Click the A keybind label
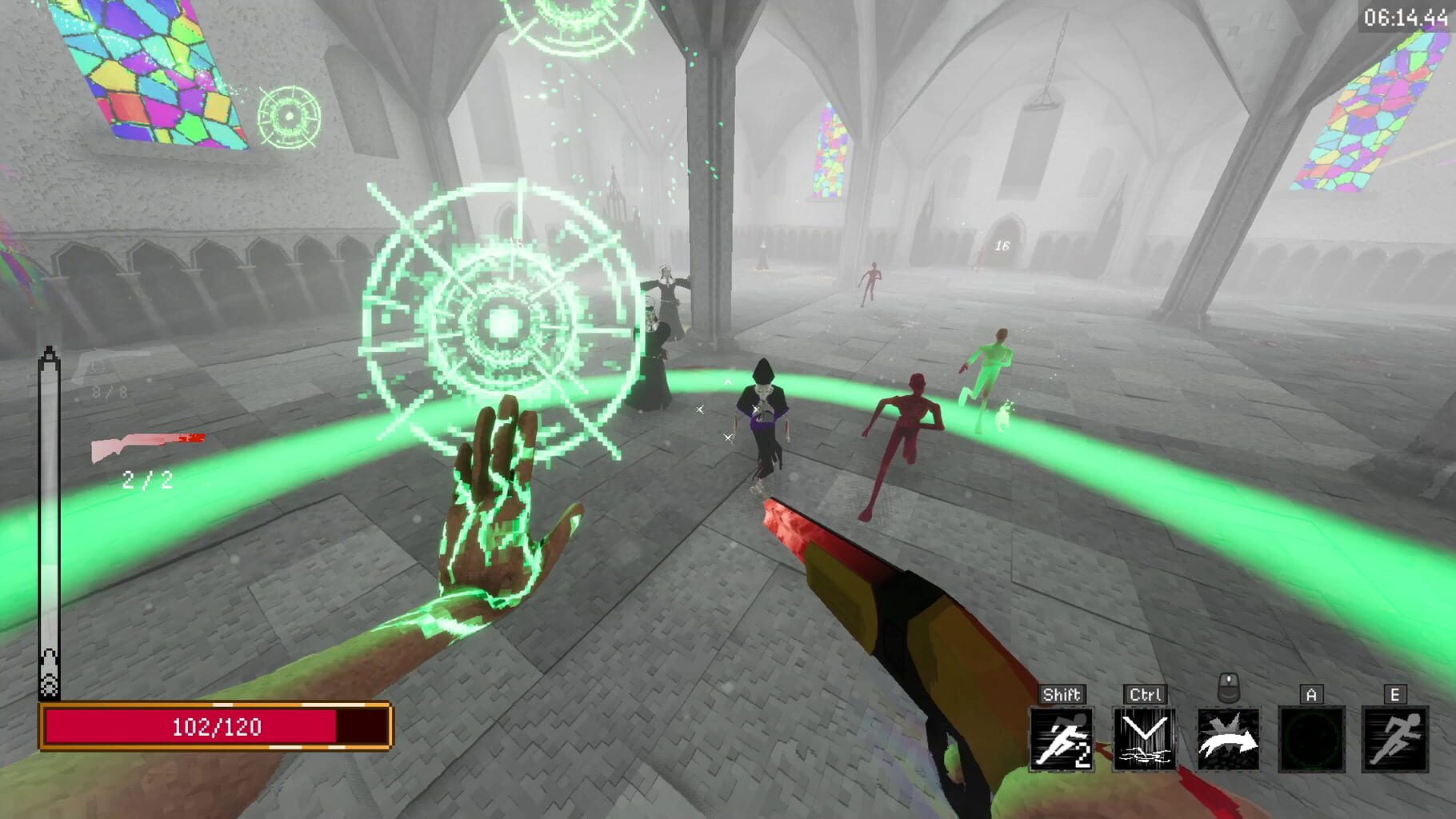 tap(1312, 694)
